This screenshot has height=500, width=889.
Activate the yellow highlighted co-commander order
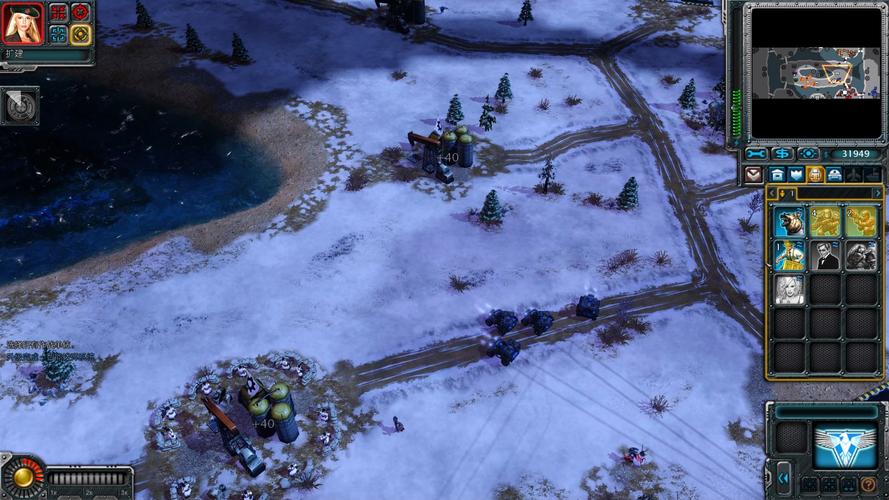(x=81, y=34)
